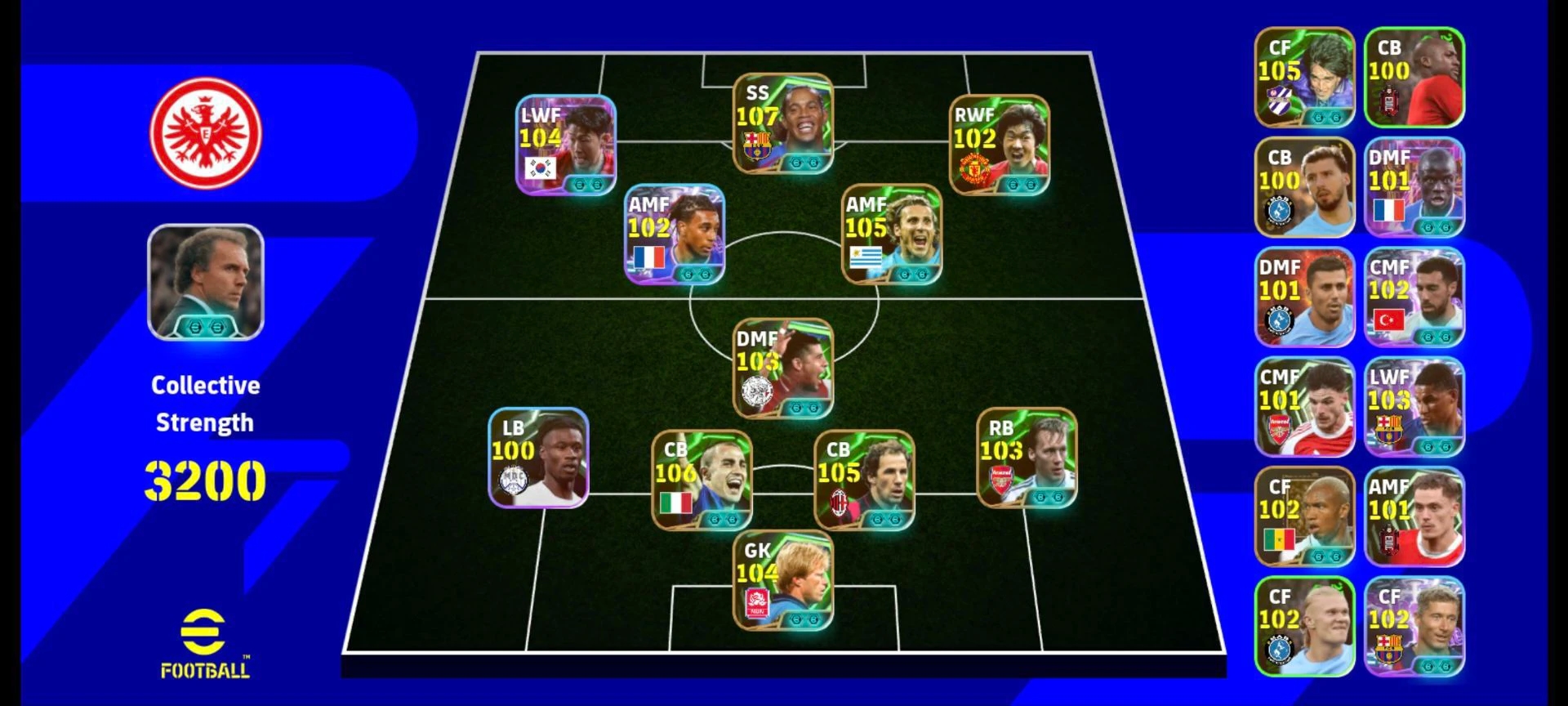Pick the LB 100 player card
This screenshot has width=1568, height=706.
pos(538,458)
